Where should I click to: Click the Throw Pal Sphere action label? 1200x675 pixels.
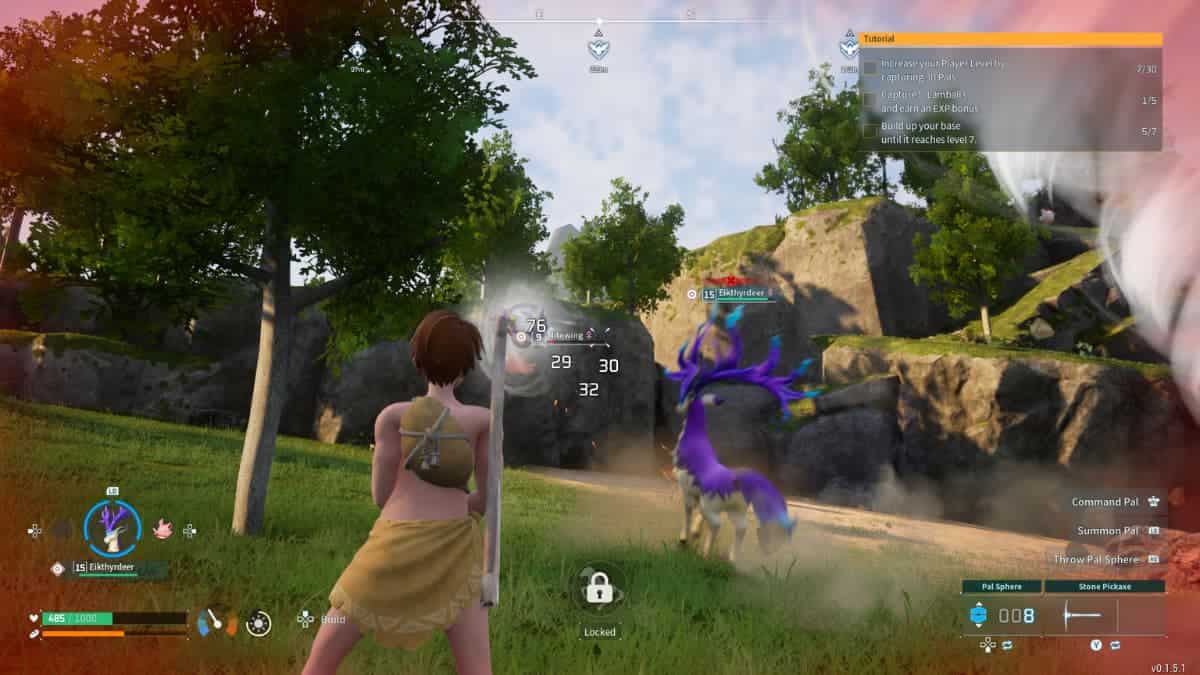pyautogui.click(x=1096, y=560)
